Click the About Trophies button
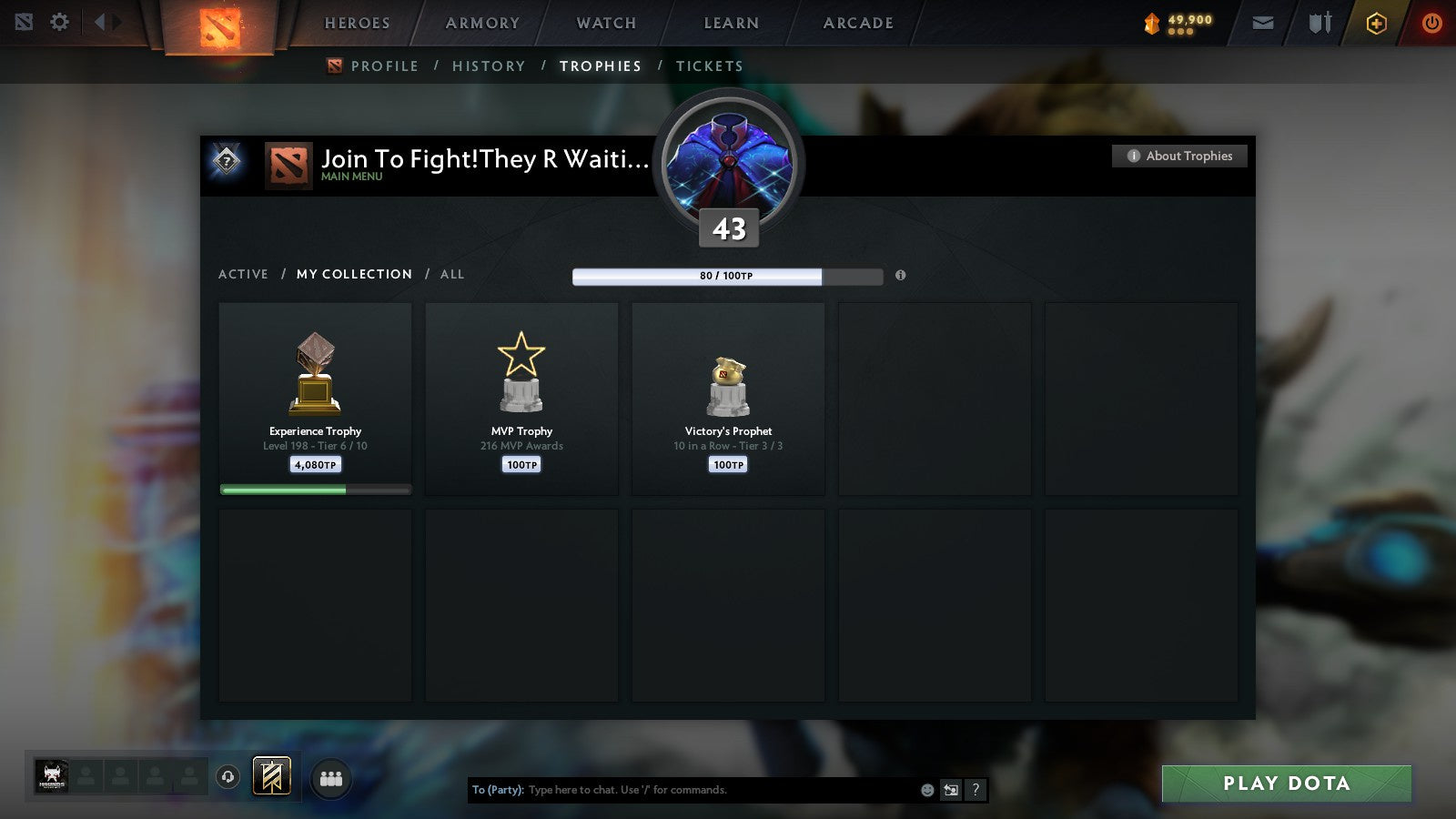The width and height of the screenshot is (1456, 819). tap(1178, 156)
